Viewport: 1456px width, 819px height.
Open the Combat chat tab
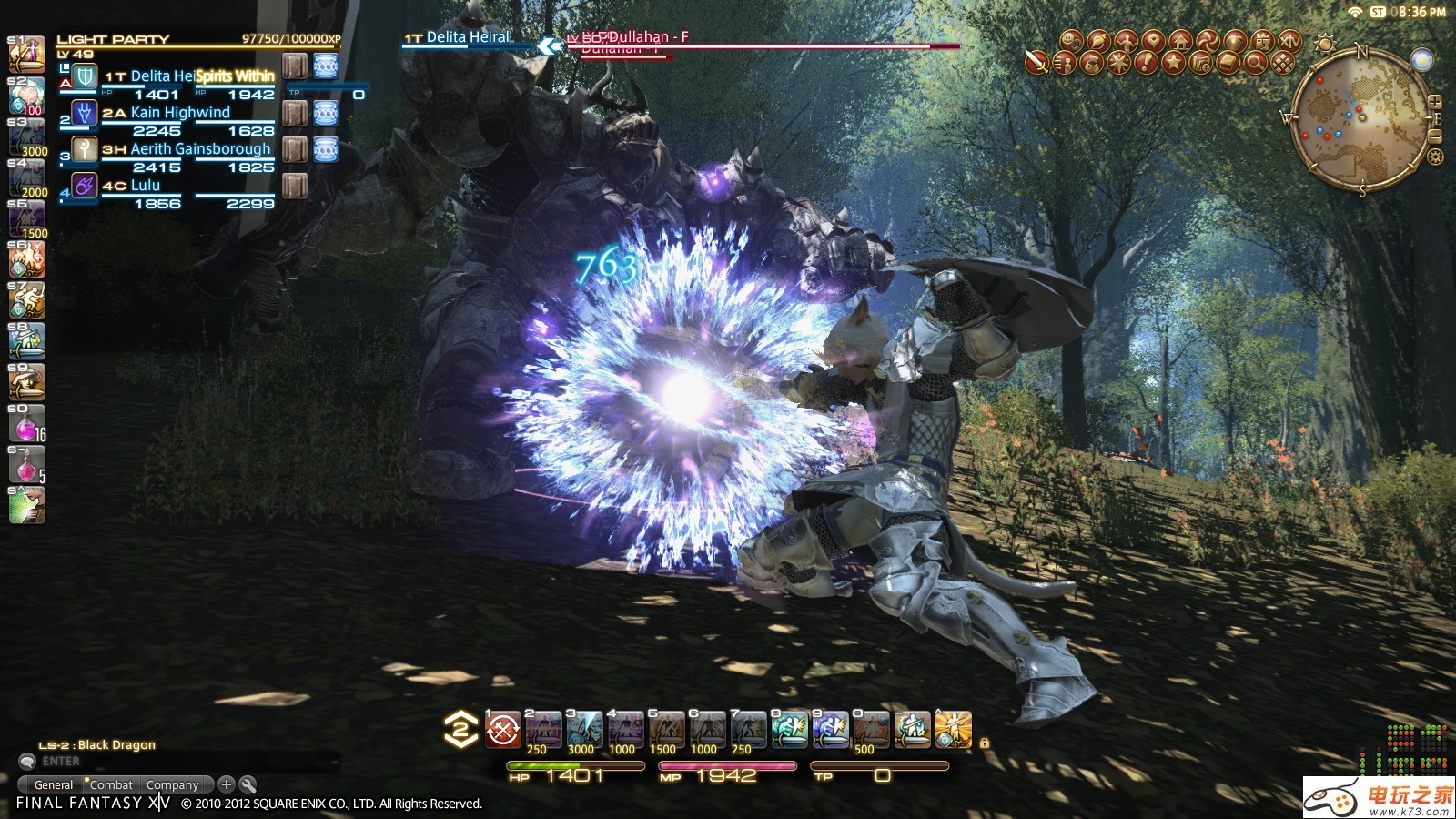pos(111,784)
